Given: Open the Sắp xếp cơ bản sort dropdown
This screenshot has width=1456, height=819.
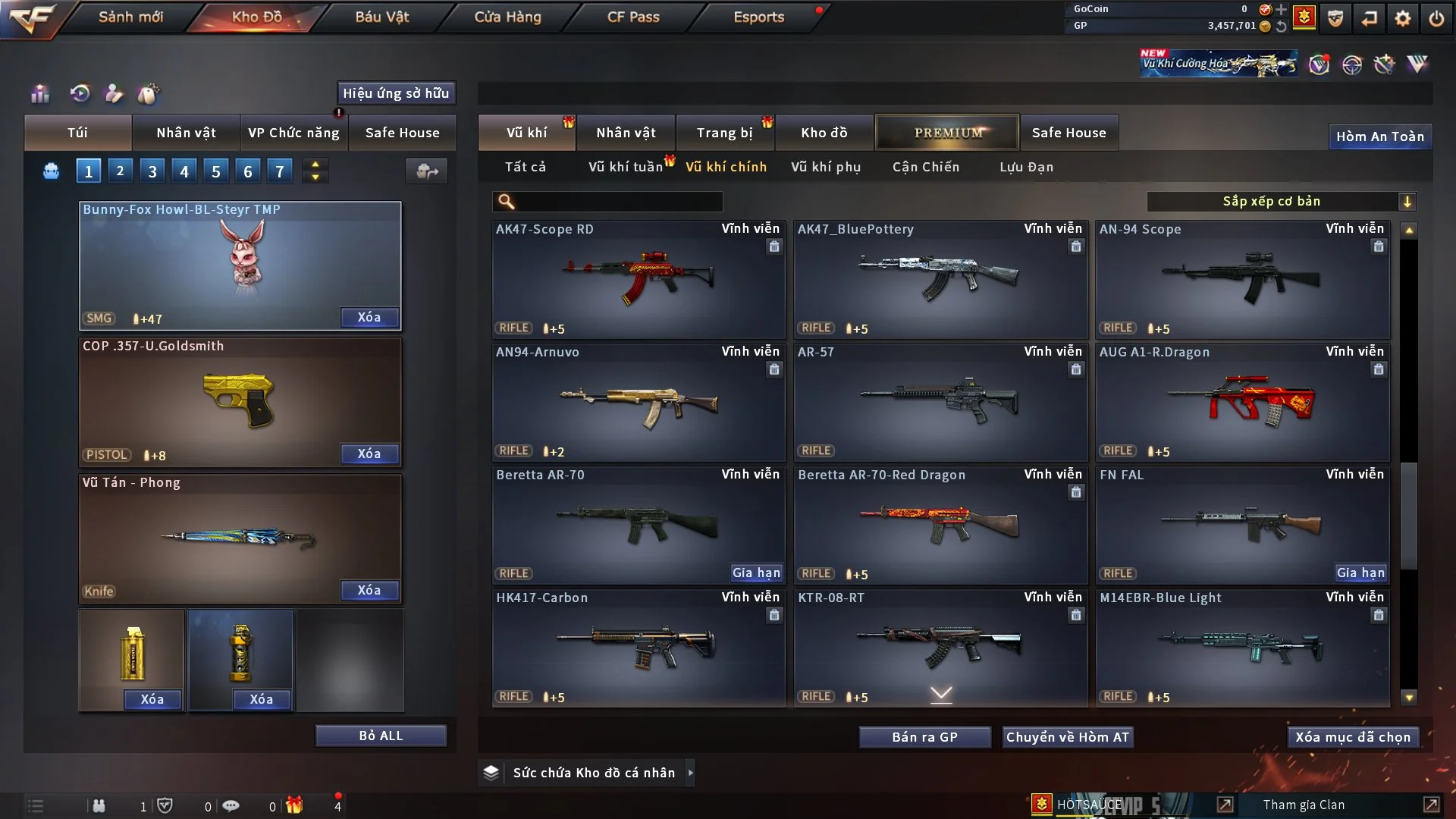Looking at the screenshot, I should point(1281,201).
